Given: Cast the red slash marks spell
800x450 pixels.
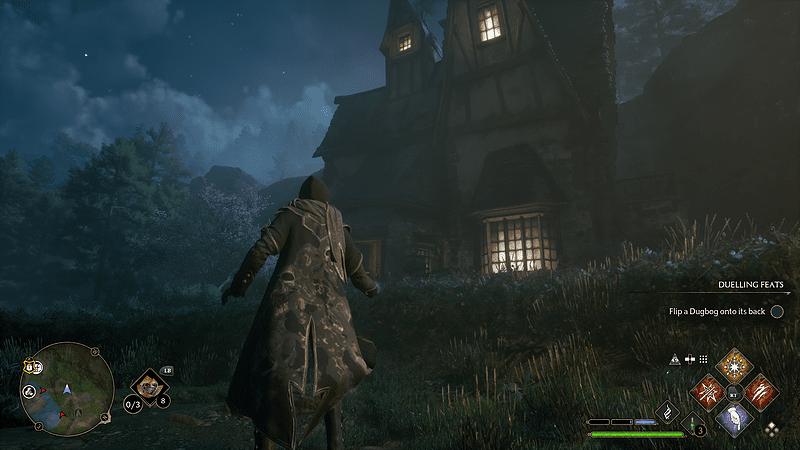Looking at the screenshot, I should click(761, 391).
